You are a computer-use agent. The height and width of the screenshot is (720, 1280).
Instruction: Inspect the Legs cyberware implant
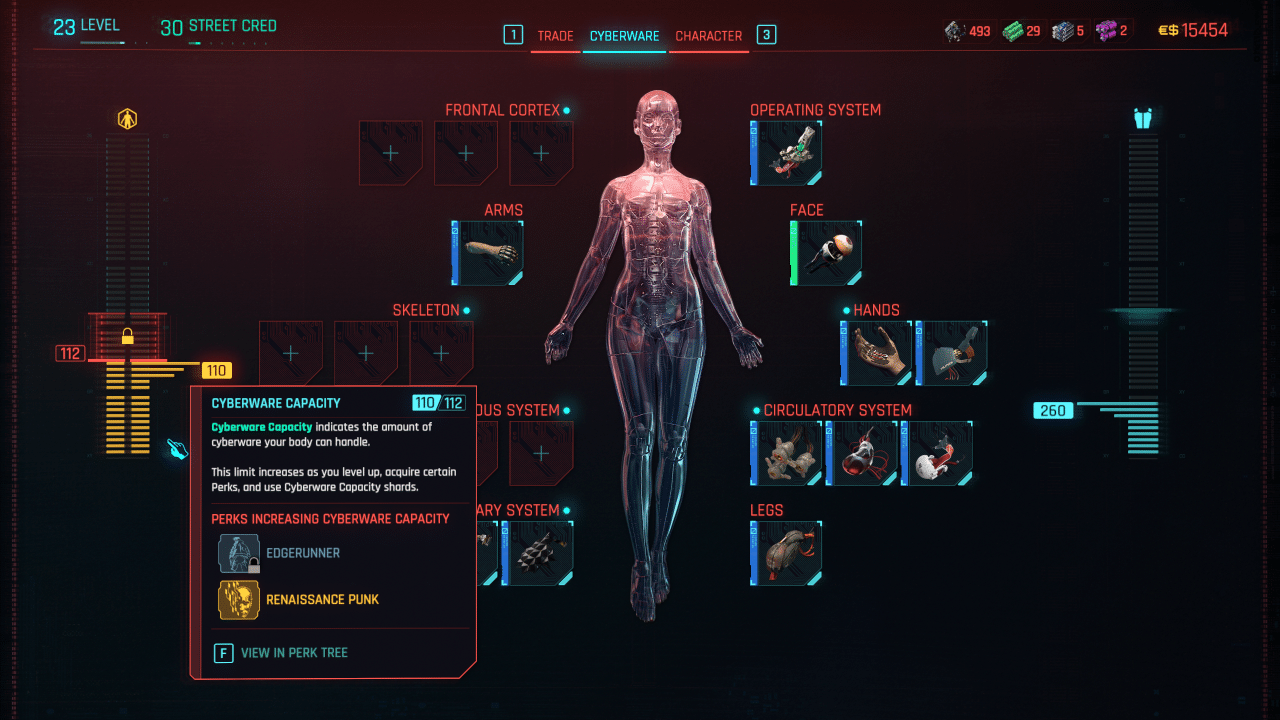tap(786, 552)
